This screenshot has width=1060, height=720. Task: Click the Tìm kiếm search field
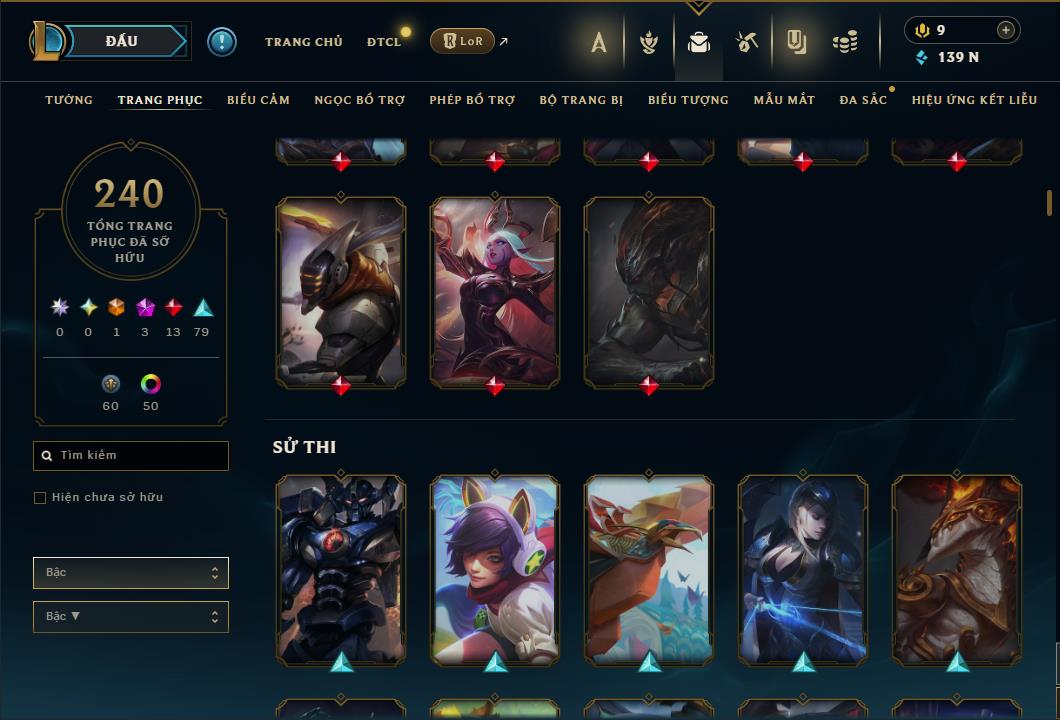coord(131,456)
